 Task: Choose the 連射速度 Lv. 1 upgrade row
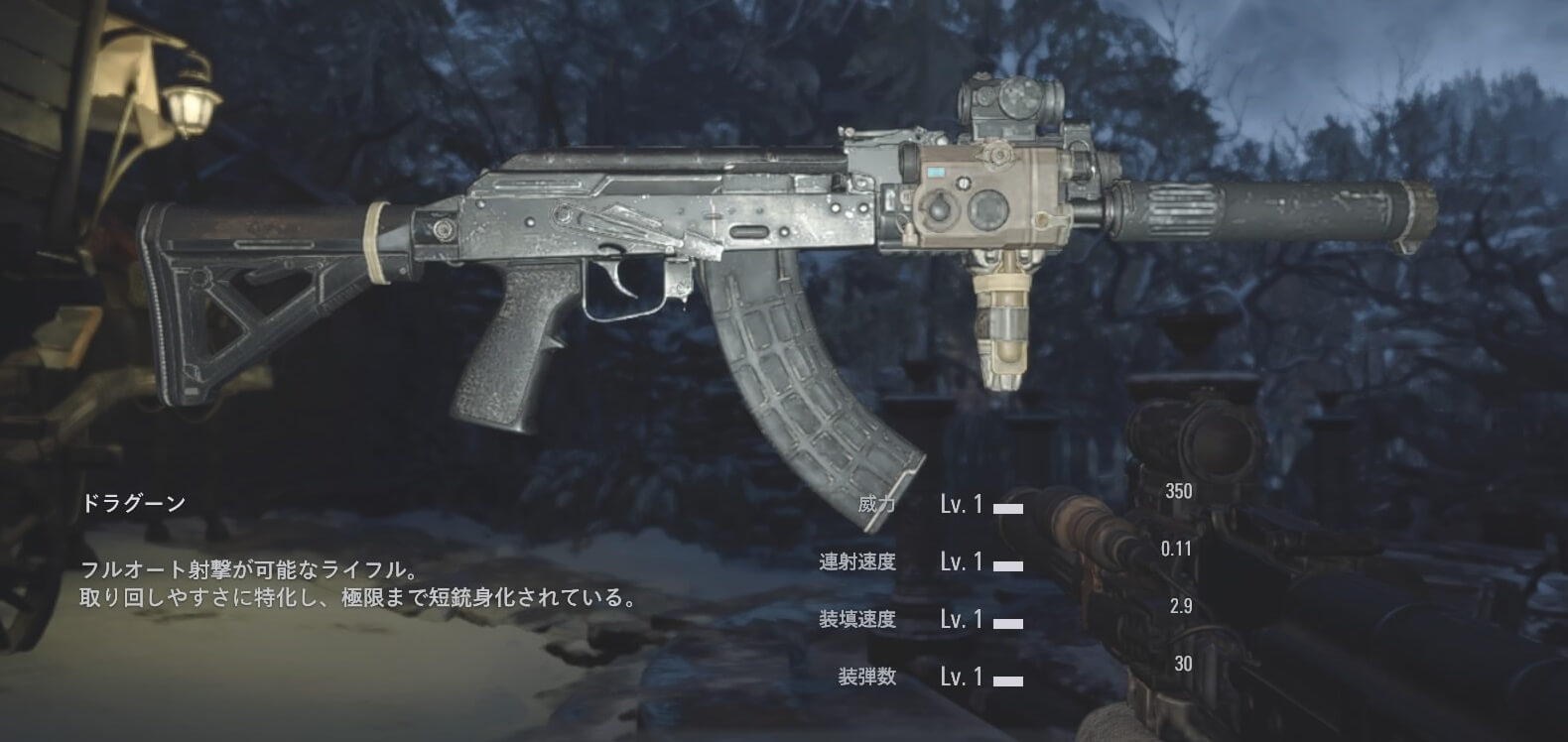pos(961,562)
